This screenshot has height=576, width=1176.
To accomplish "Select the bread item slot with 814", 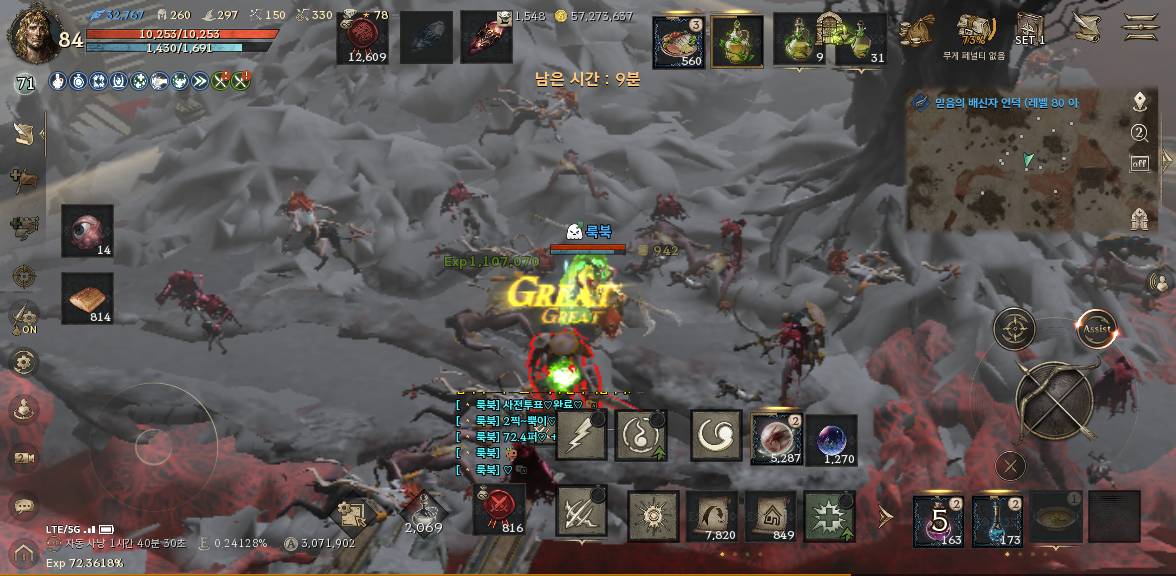I will pos(87,298).
